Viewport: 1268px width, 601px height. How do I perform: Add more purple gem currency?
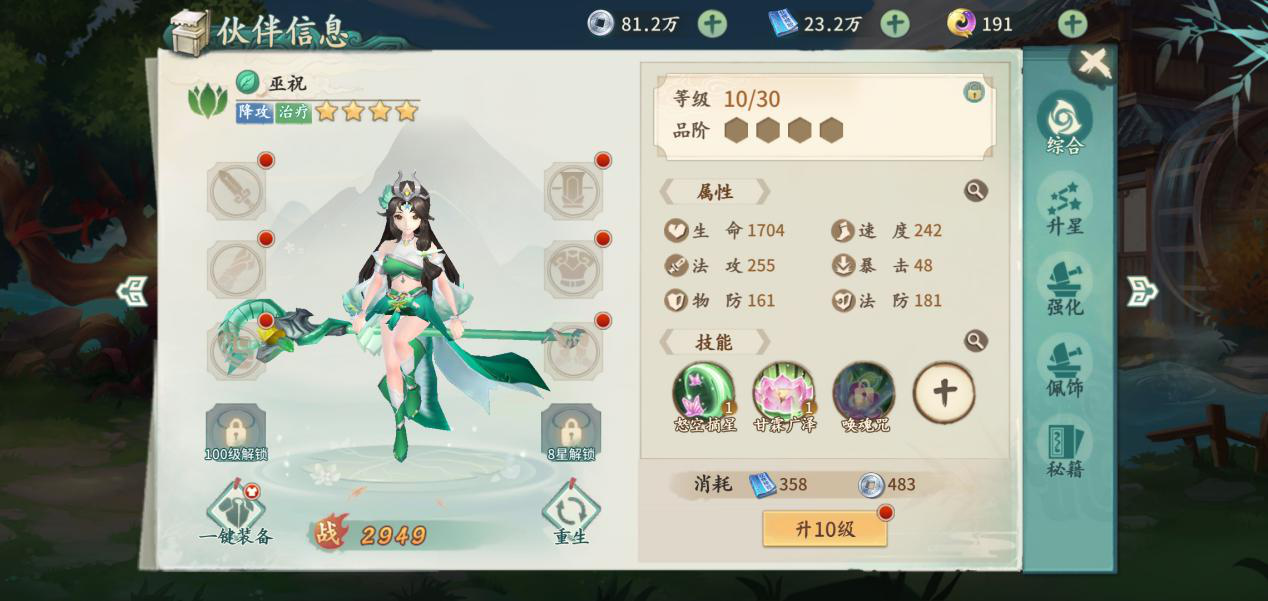coord(1072,23)
